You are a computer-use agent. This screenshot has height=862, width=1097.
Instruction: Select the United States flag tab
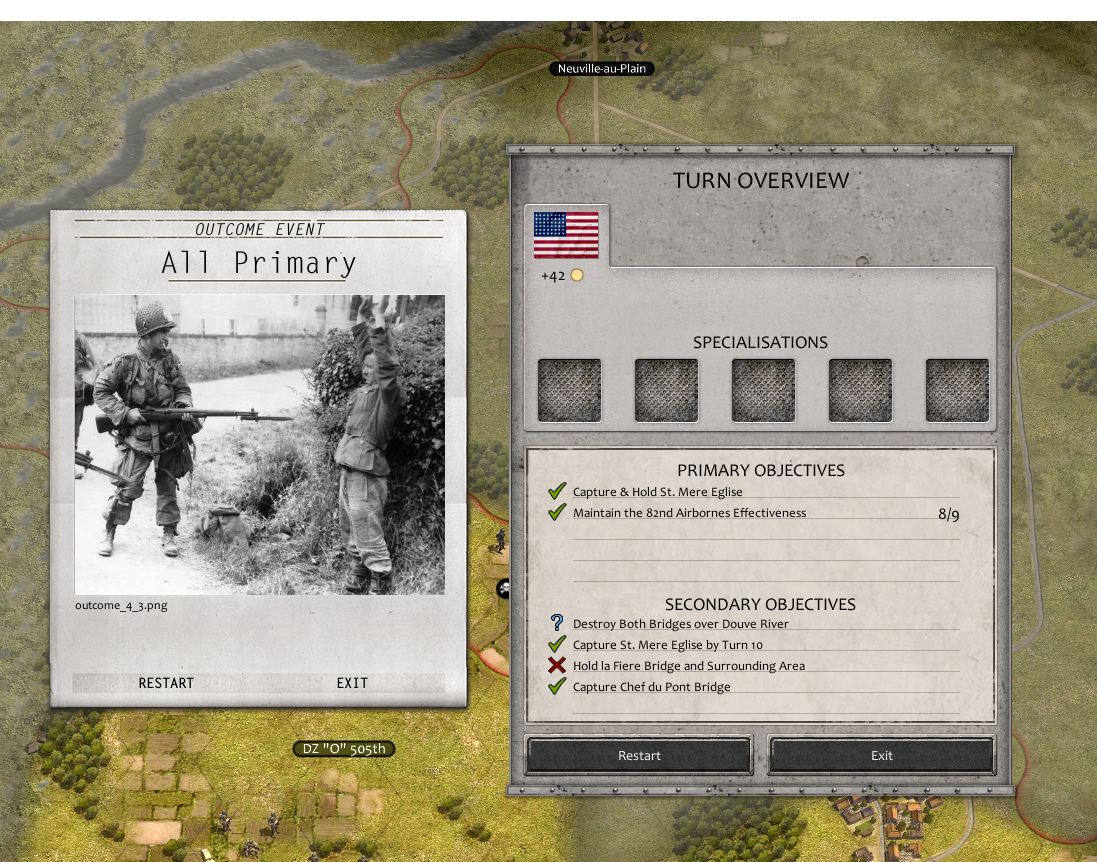[x=566, y=236]
